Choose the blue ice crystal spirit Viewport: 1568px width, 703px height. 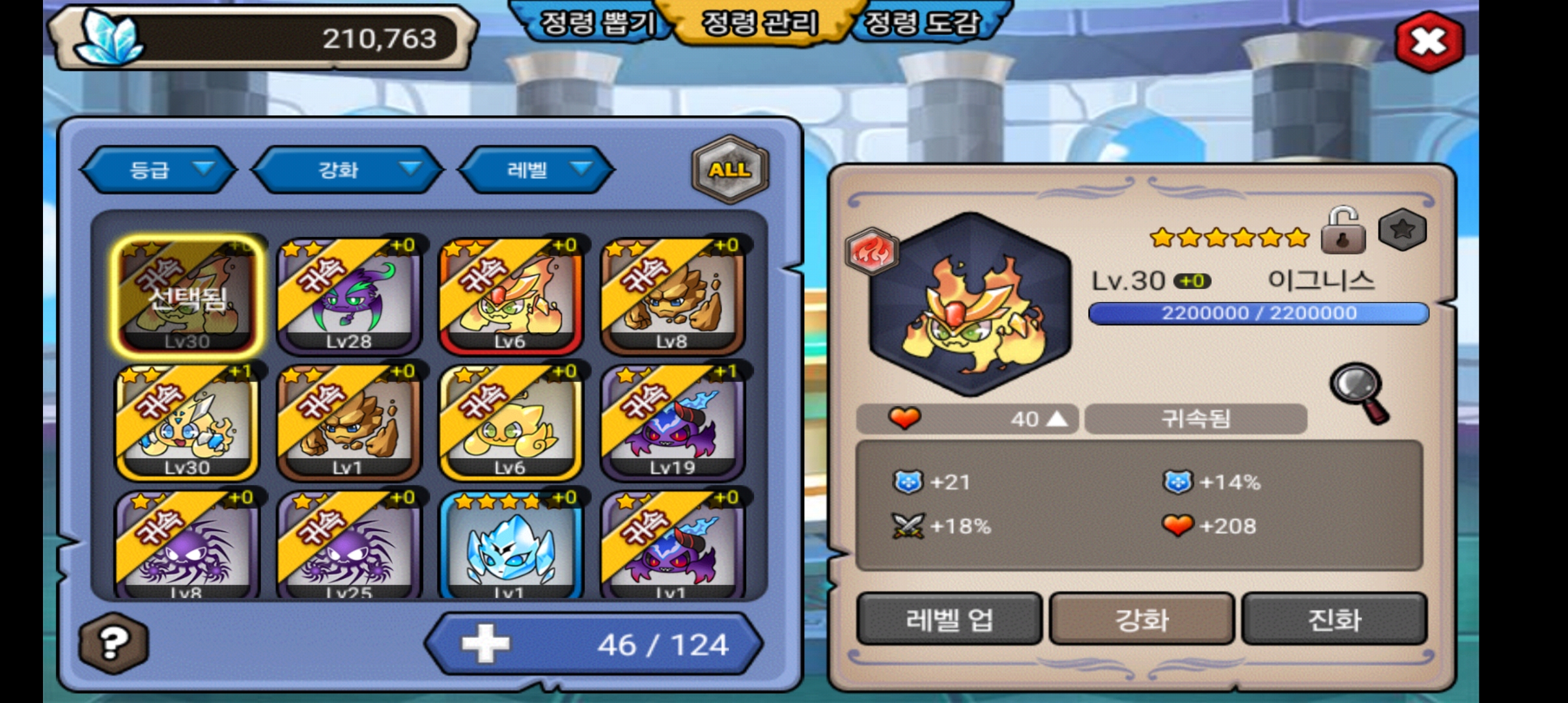click(511, 545)
